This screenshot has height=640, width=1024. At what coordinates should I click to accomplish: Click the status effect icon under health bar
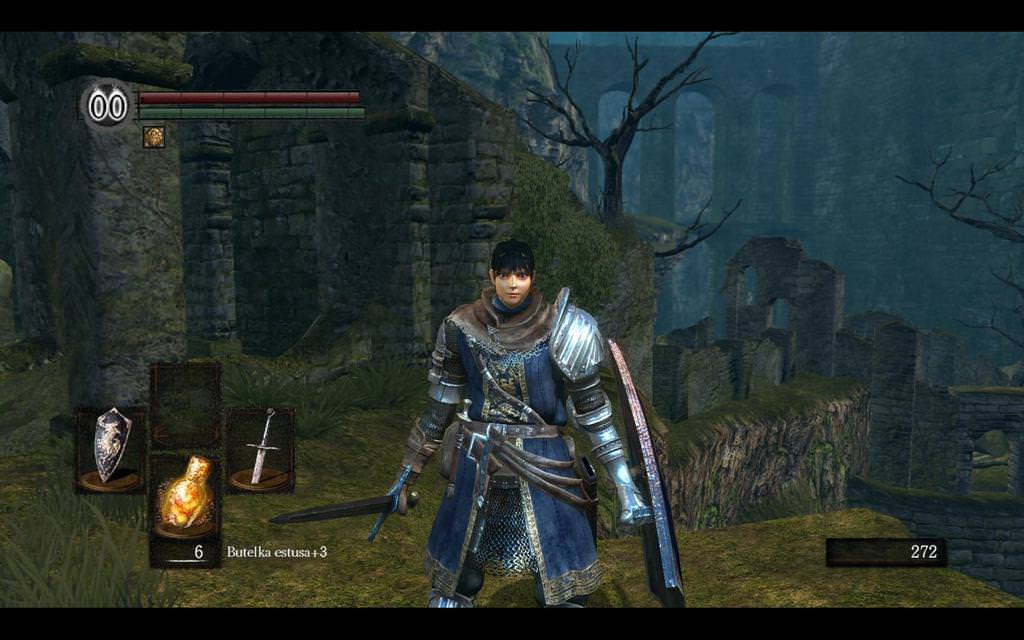tap(153, 137)
